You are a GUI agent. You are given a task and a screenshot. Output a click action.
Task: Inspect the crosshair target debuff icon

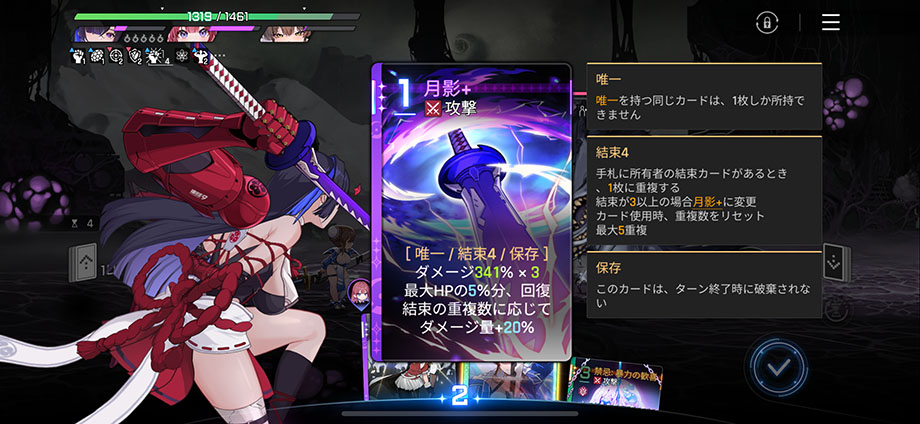pyautogui.click(x=116, y=57)
